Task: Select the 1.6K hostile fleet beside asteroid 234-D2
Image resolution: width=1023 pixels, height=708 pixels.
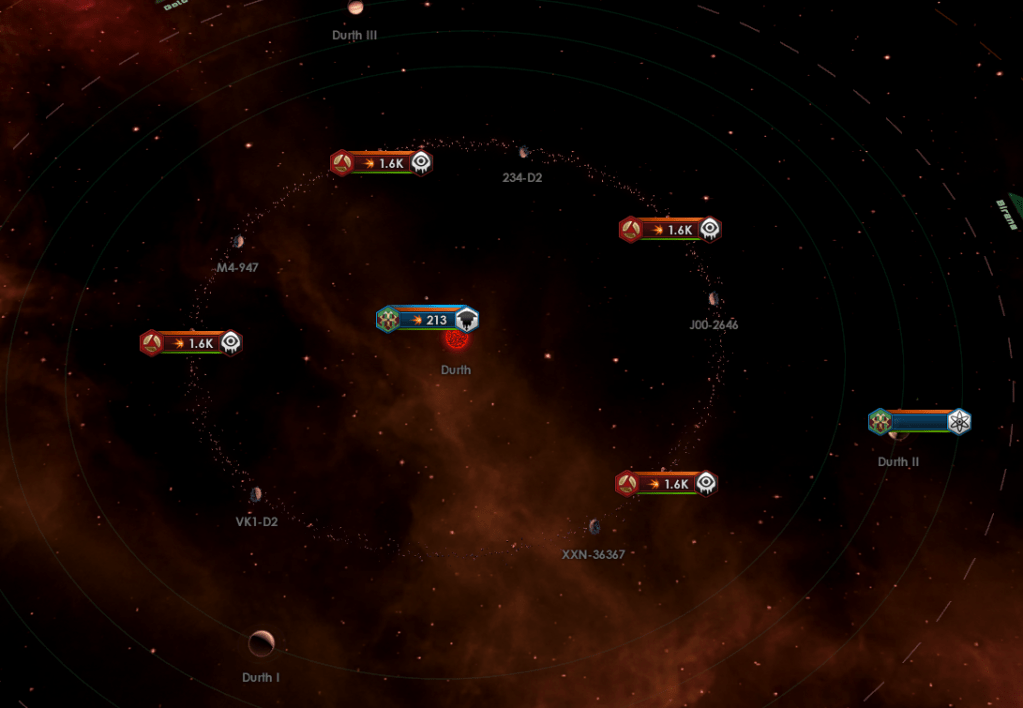Action: [x=381, y=163]
